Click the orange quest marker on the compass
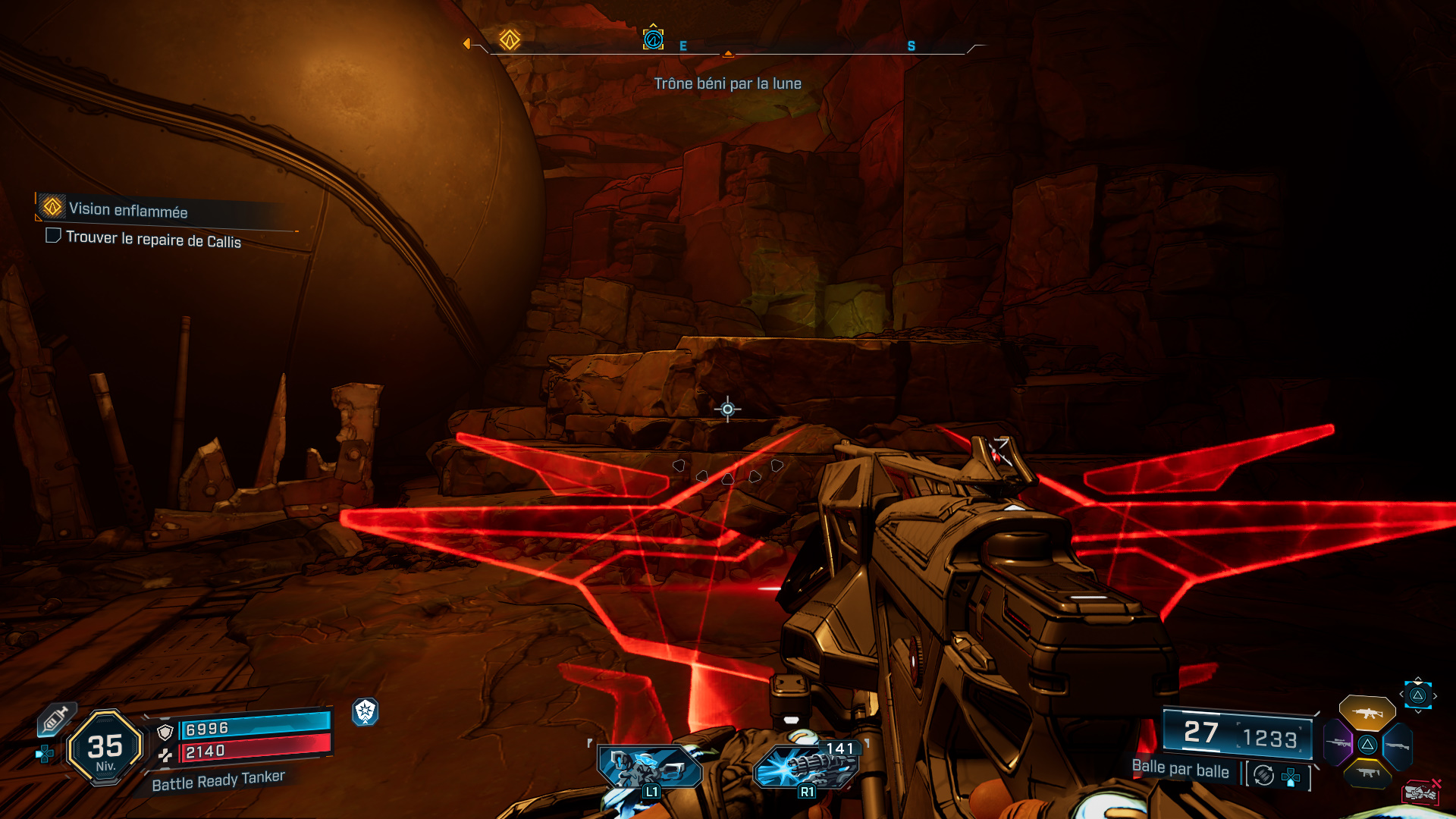This screenshot has width=1456, height=819. (x=510, y=39)
